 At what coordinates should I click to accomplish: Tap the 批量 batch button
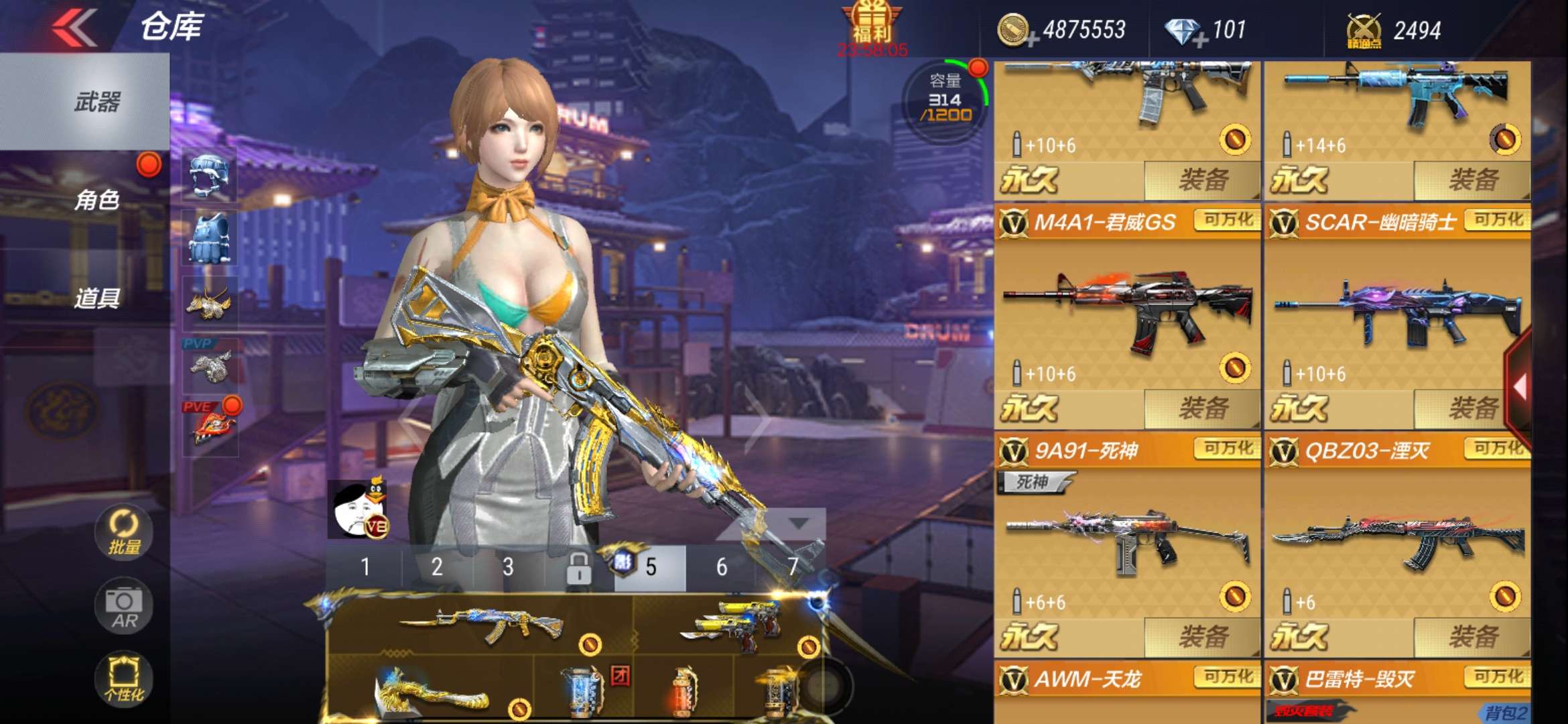point(124,533)
